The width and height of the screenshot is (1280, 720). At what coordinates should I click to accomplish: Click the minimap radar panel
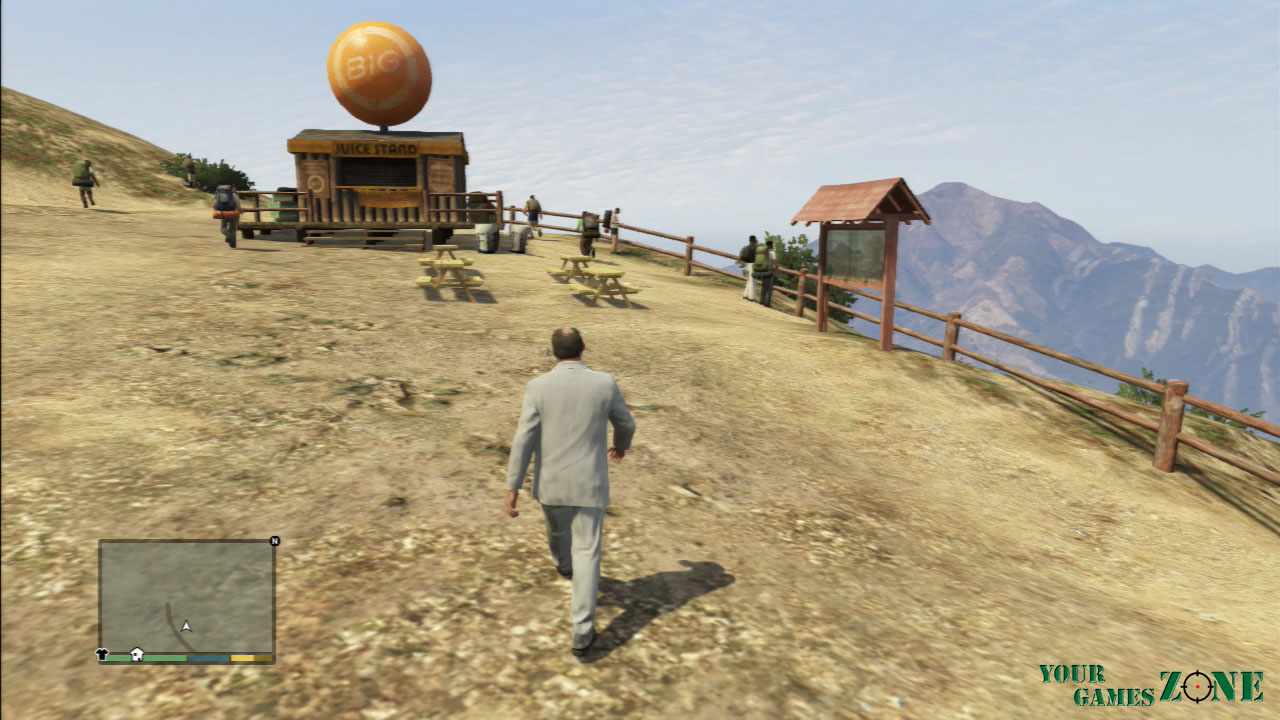pos(186,595)
